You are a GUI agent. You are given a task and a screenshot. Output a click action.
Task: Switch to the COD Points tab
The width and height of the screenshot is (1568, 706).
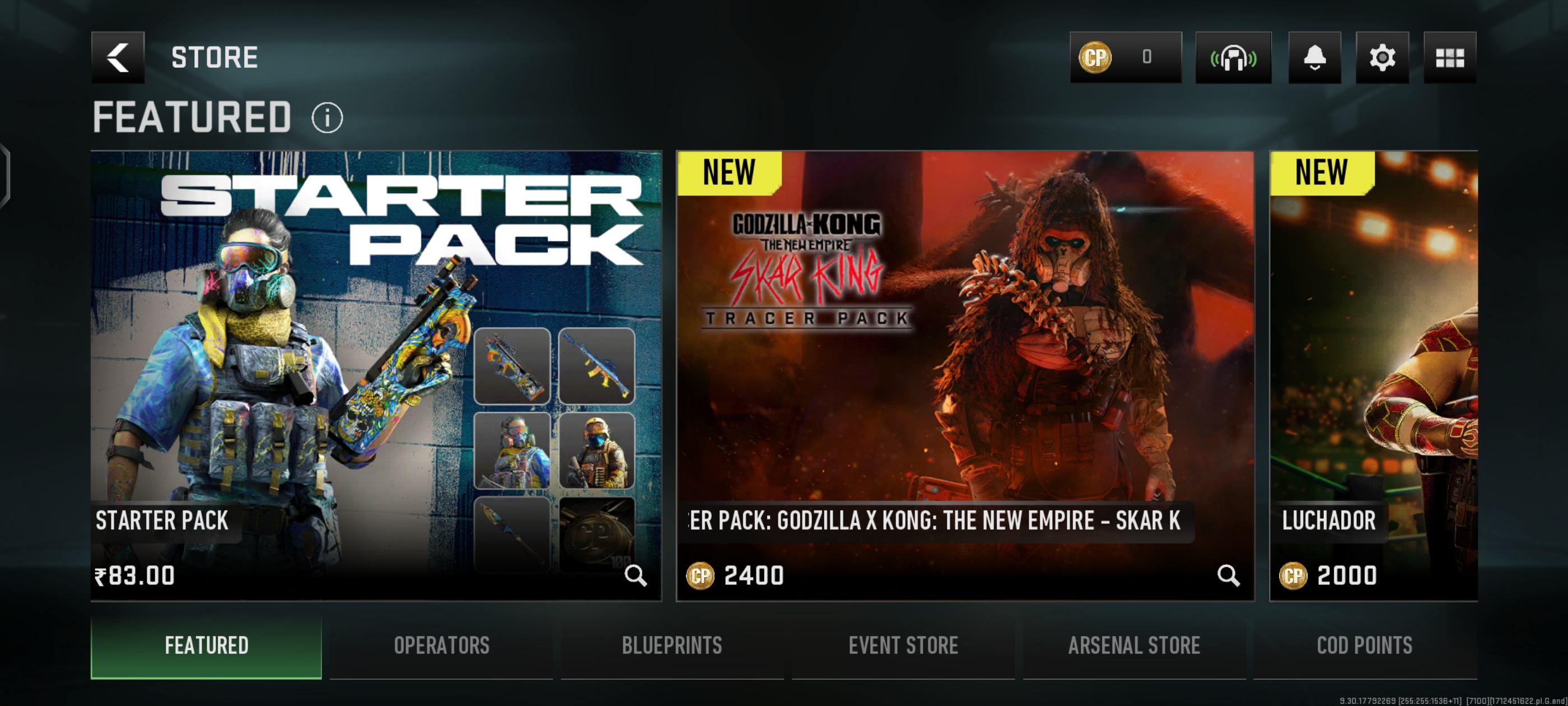[x=1365, y=645]
